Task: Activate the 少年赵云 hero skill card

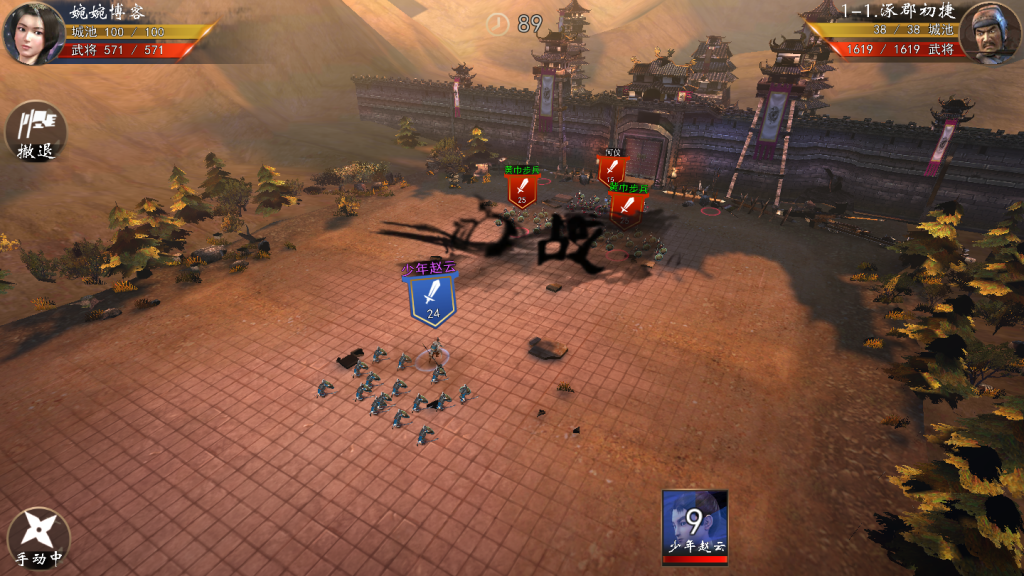Action: (x=694, y=523)
